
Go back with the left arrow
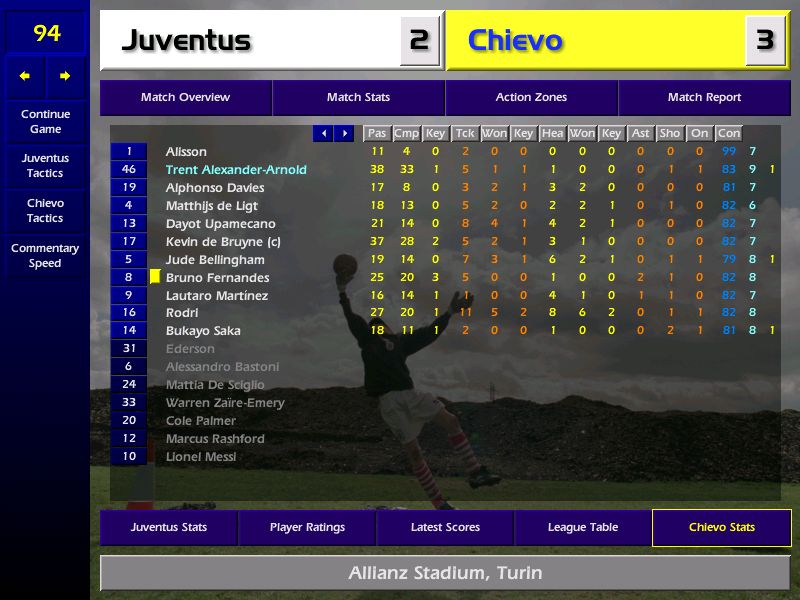[25, 76]
